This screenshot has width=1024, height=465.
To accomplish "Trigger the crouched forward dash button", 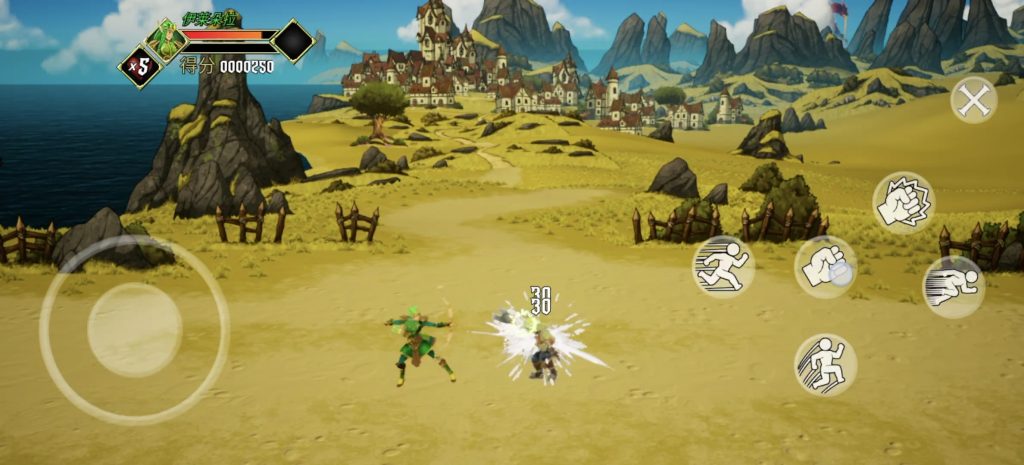I will (952, 287).
